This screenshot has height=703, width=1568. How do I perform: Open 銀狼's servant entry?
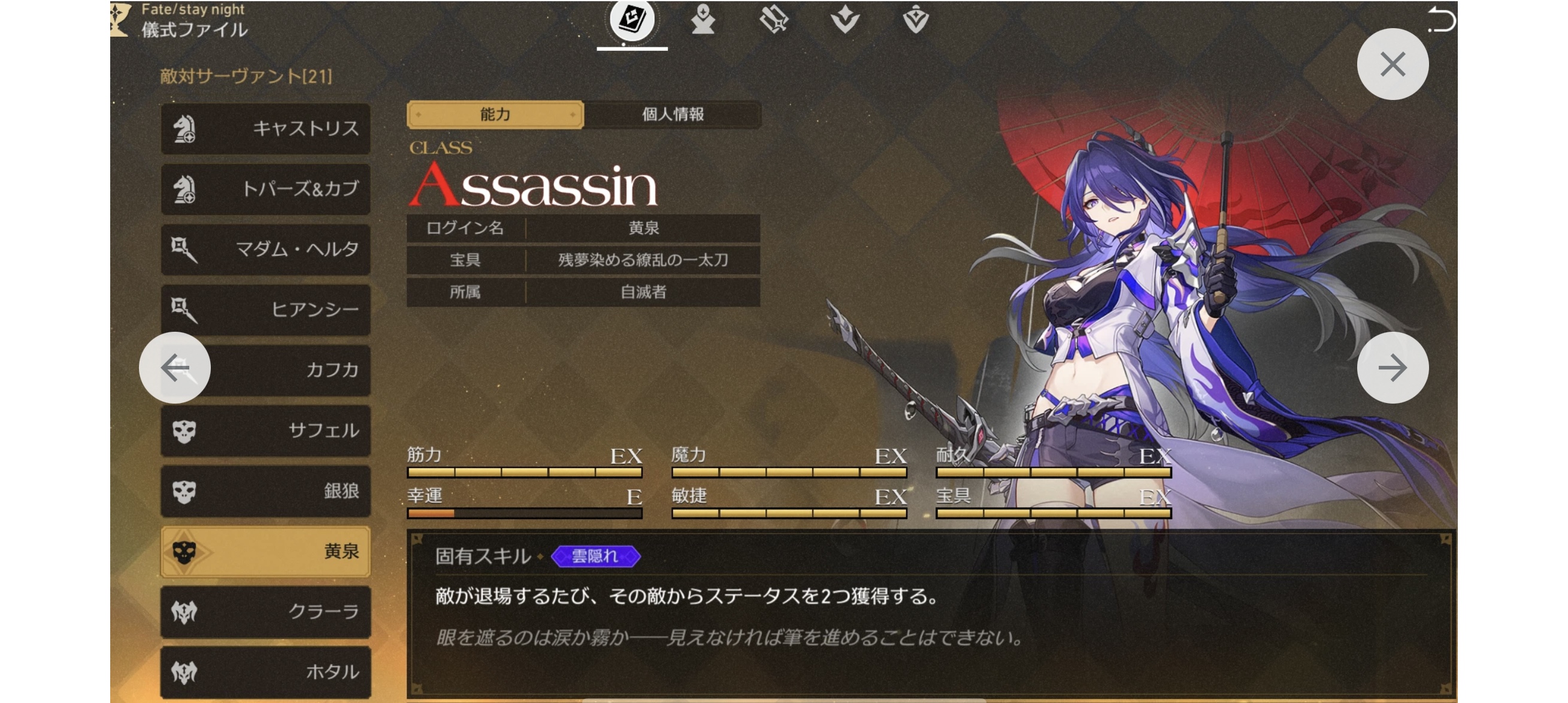coord(265,490)
